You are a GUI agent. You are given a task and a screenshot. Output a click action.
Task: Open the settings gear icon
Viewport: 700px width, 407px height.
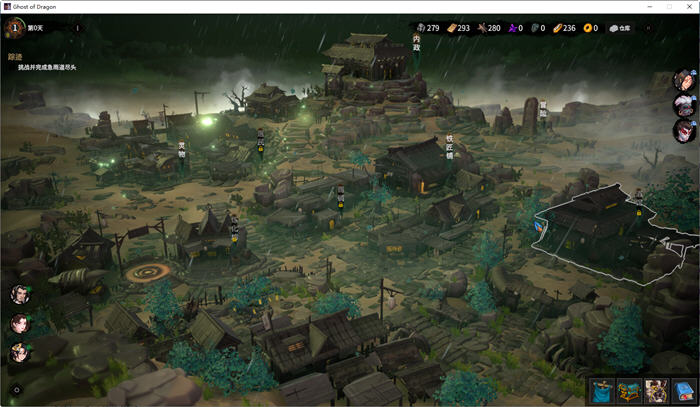[x=16, y=390]
